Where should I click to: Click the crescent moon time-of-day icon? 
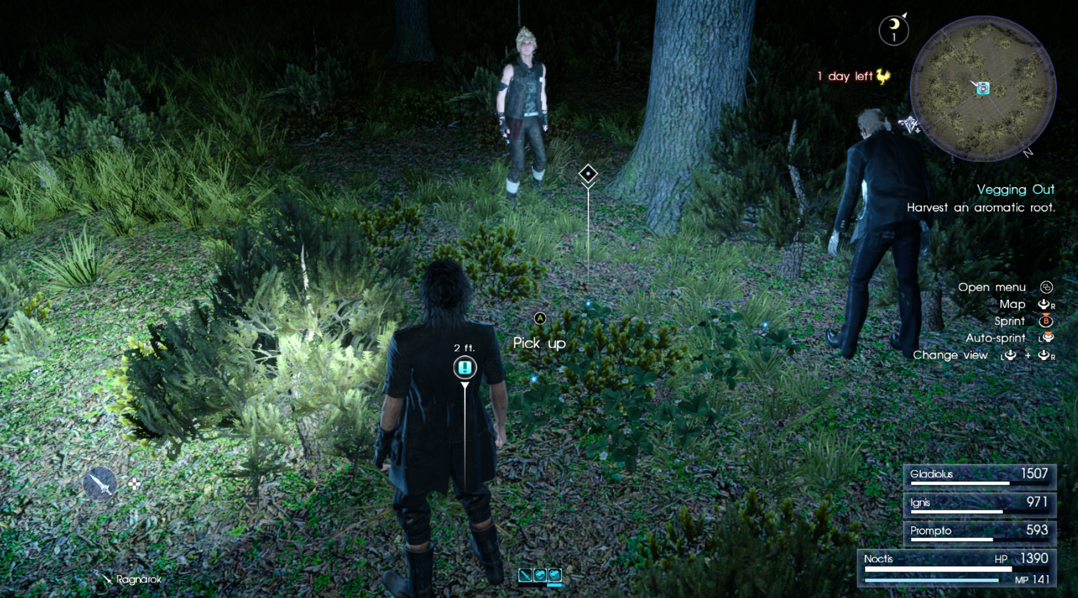click(893, 31)
